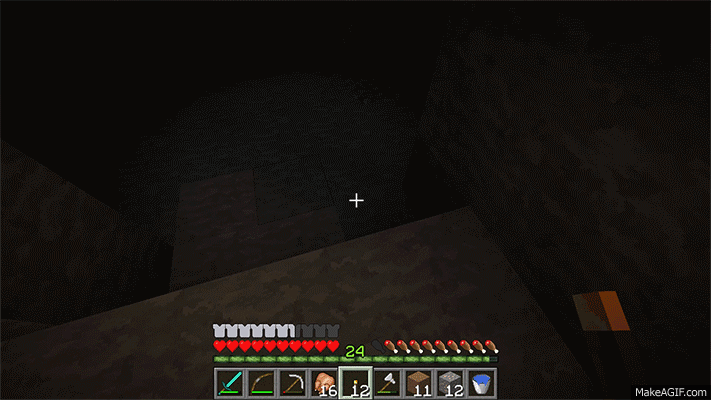Pick the cooked meat stack of 16
Screen dimensions: 711x400
(324, 383)
